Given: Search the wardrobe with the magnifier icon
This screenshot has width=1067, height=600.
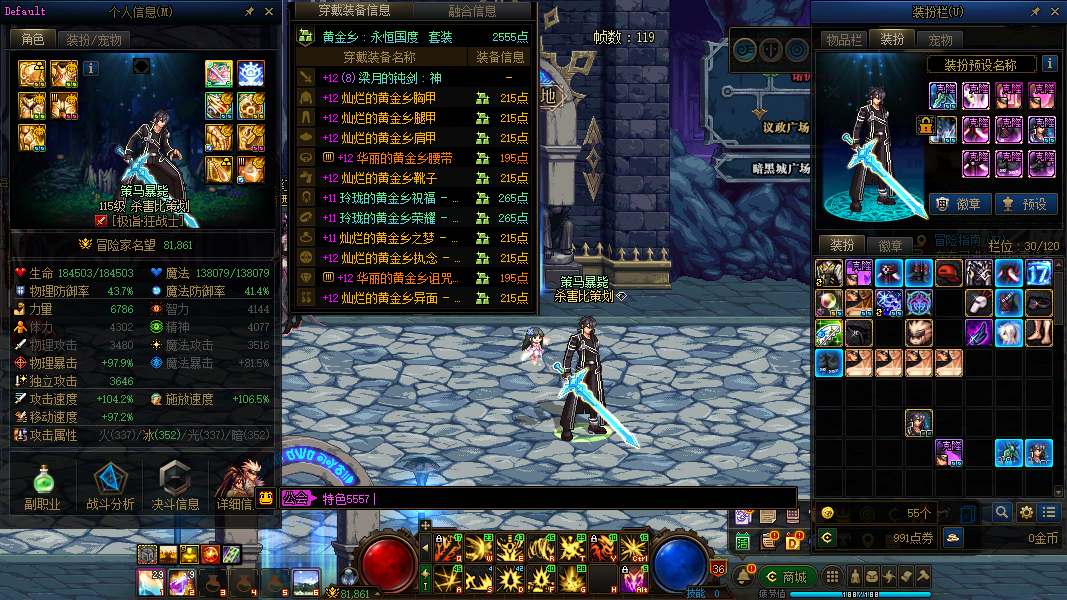Looking at the screenshot, I should pos(1002,513).
